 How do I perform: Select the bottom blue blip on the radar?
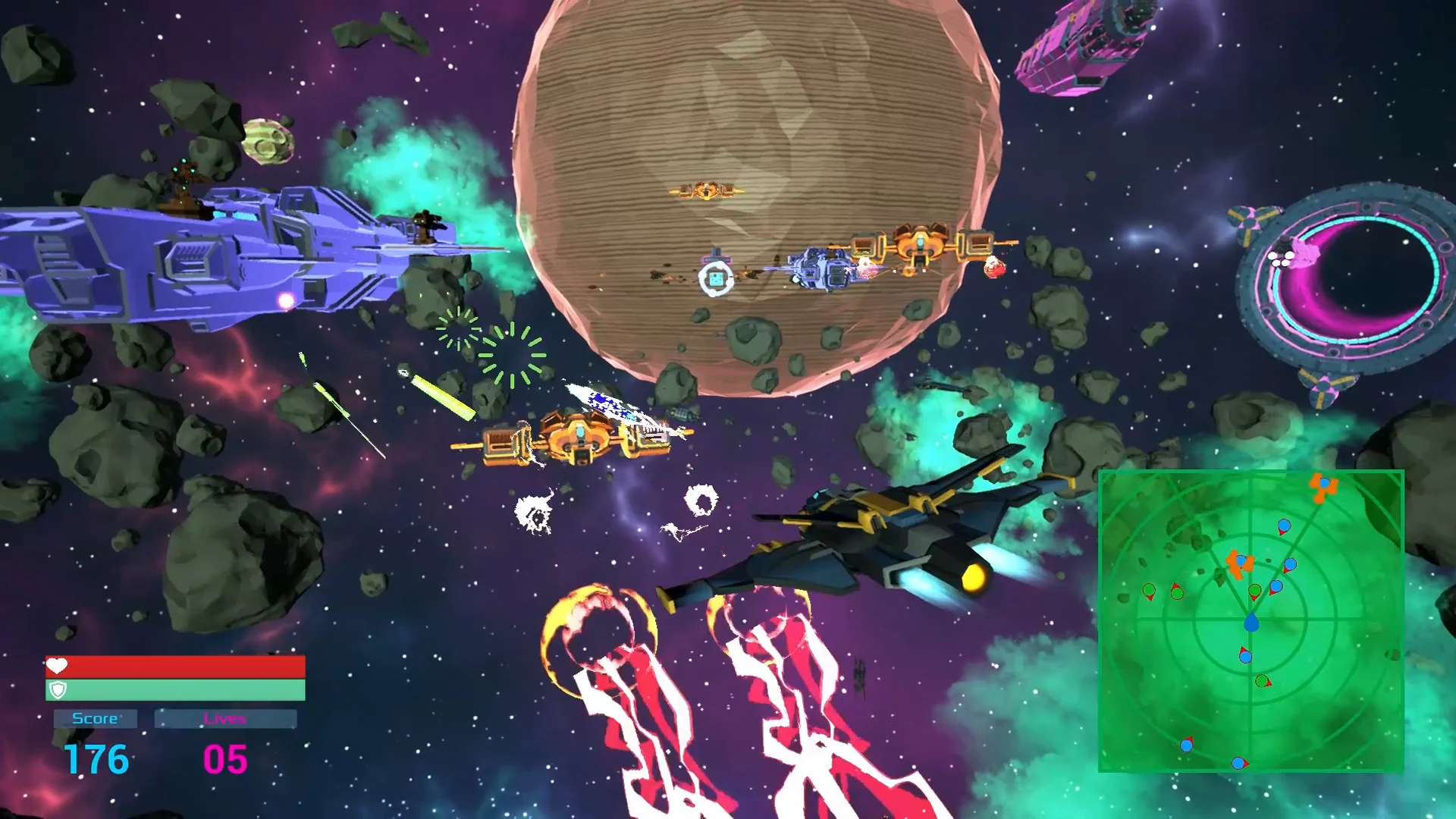[x=1238, y=762]
